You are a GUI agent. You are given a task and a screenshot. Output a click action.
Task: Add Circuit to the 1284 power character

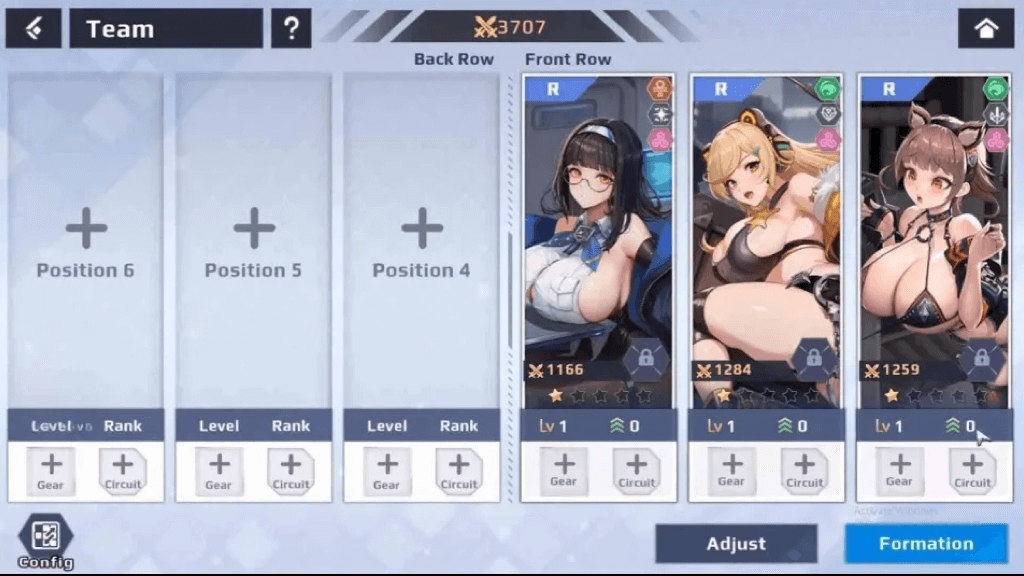[x=804, y=470]
